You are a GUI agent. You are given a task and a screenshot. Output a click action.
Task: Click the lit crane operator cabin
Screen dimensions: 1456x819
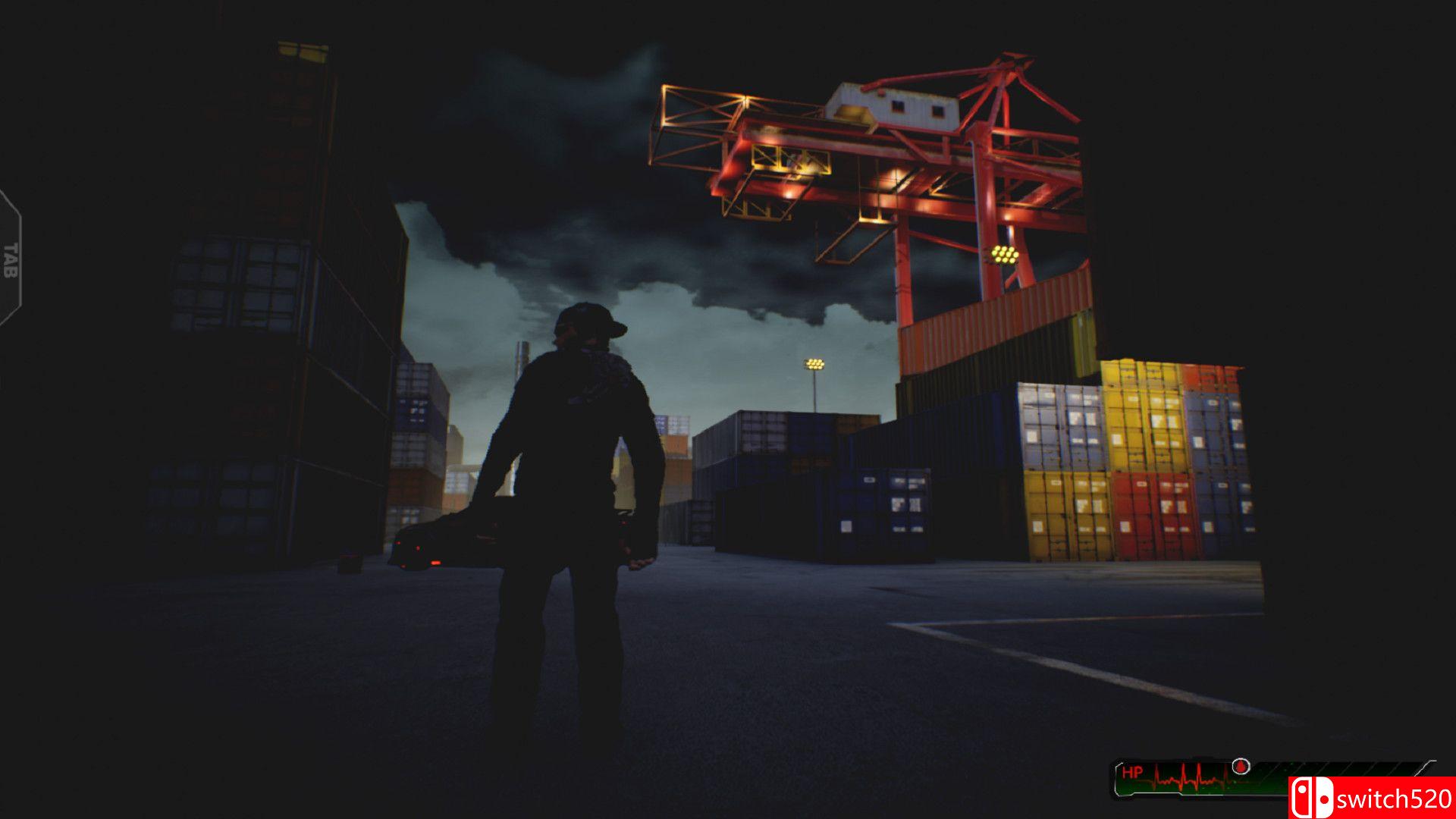click(893, 108)
